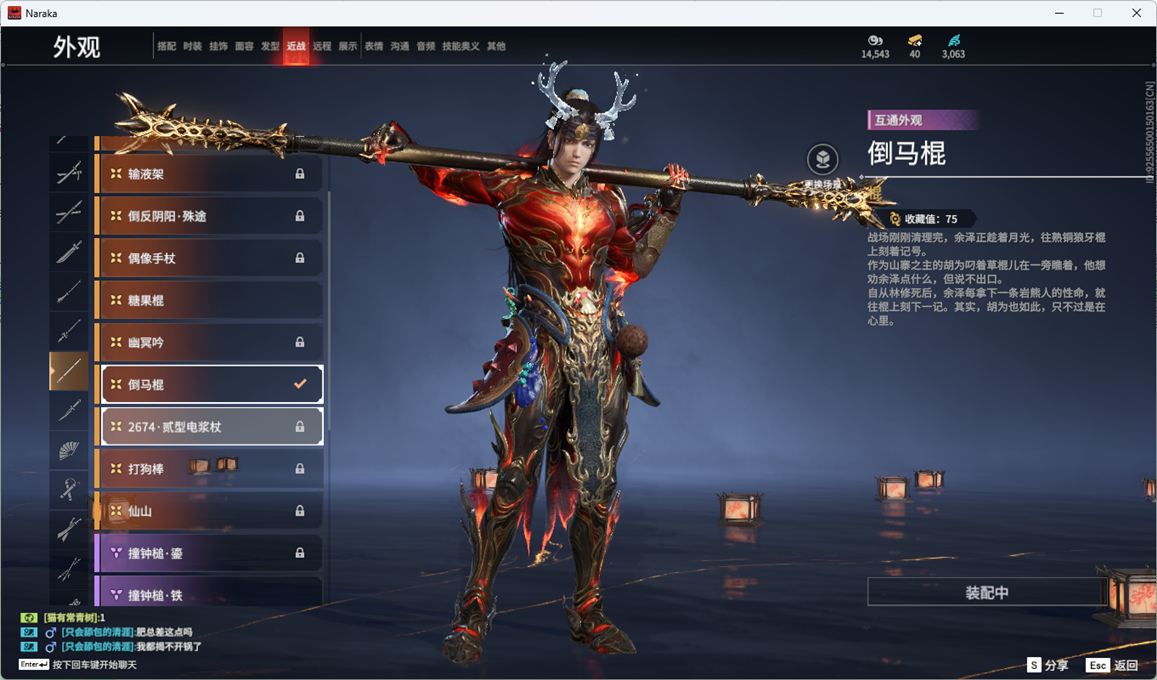The image size is (1157, 680).
Task: Open the 表情 emote tab
Action: pyautogui.click(x=374, y=47)
